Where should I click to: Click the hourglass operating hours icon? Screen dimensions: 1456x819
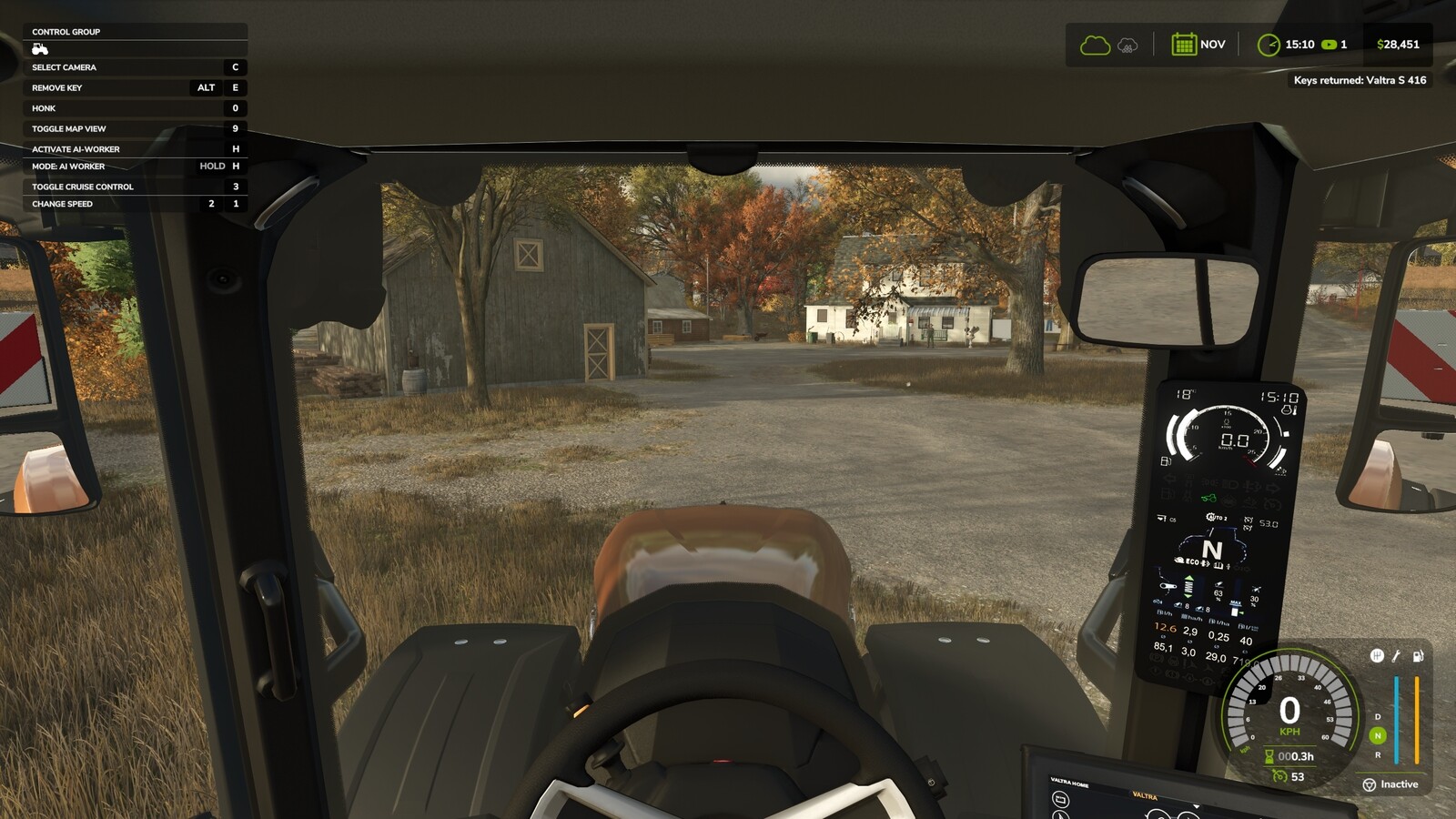[1269, 754]
